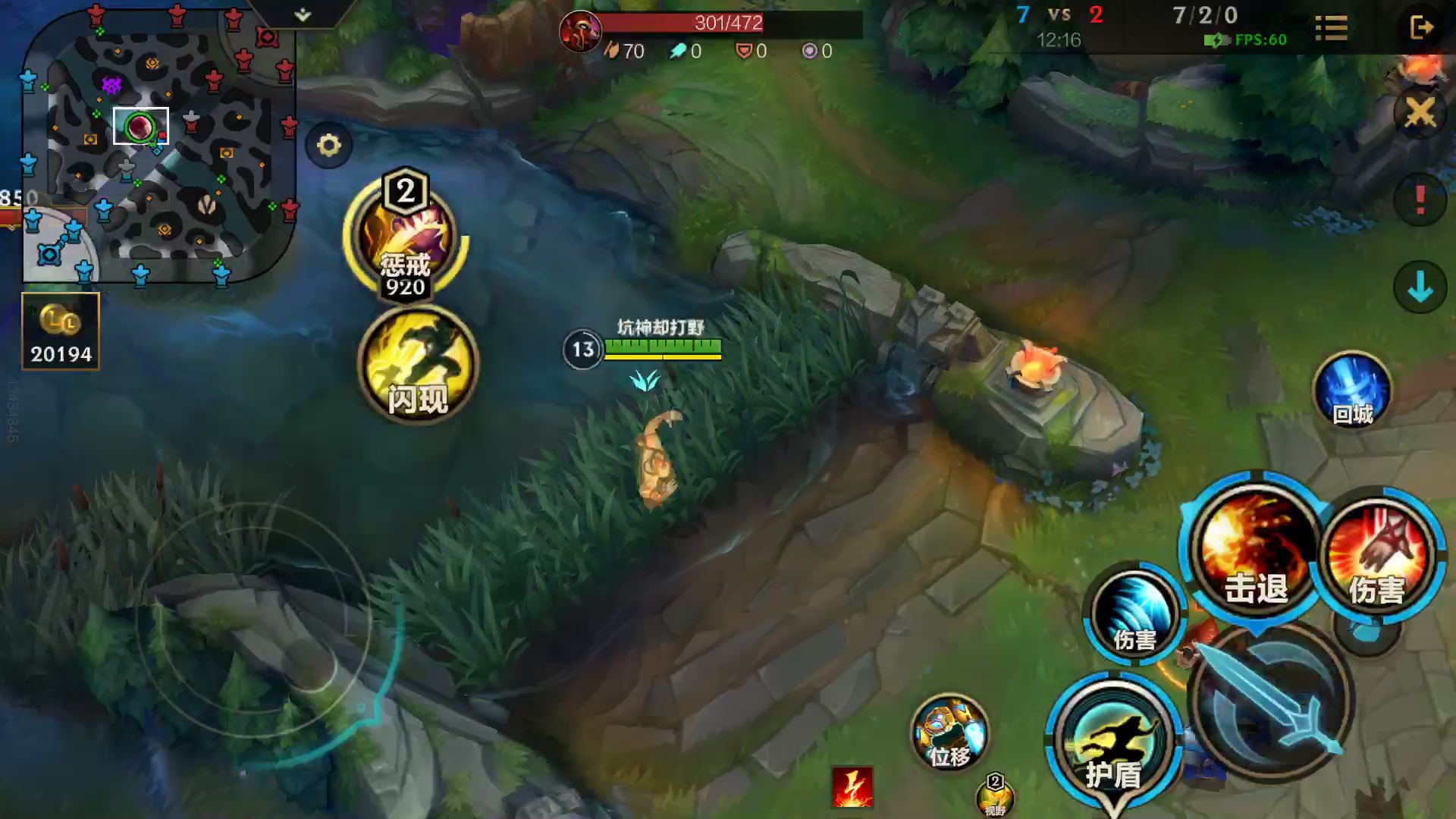Activate the 护盾 shield ability
The height and width of the screenshot is (819, 1456).
coord(1112,743)
